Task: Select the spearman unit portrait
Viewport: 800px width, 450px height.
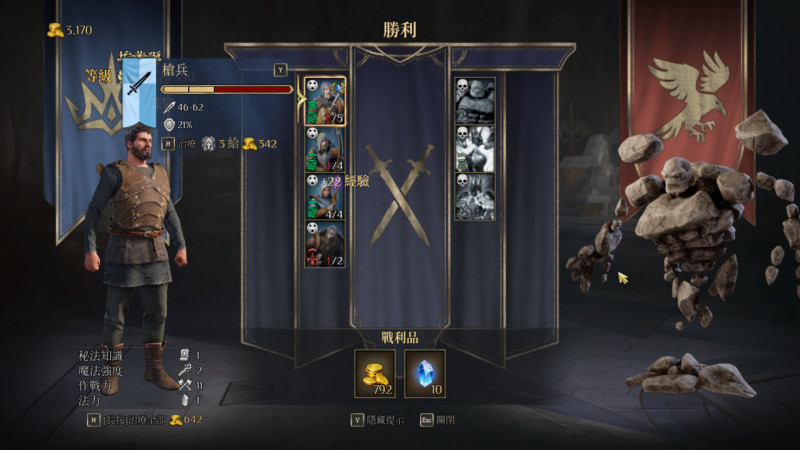Action: [325, 101]
